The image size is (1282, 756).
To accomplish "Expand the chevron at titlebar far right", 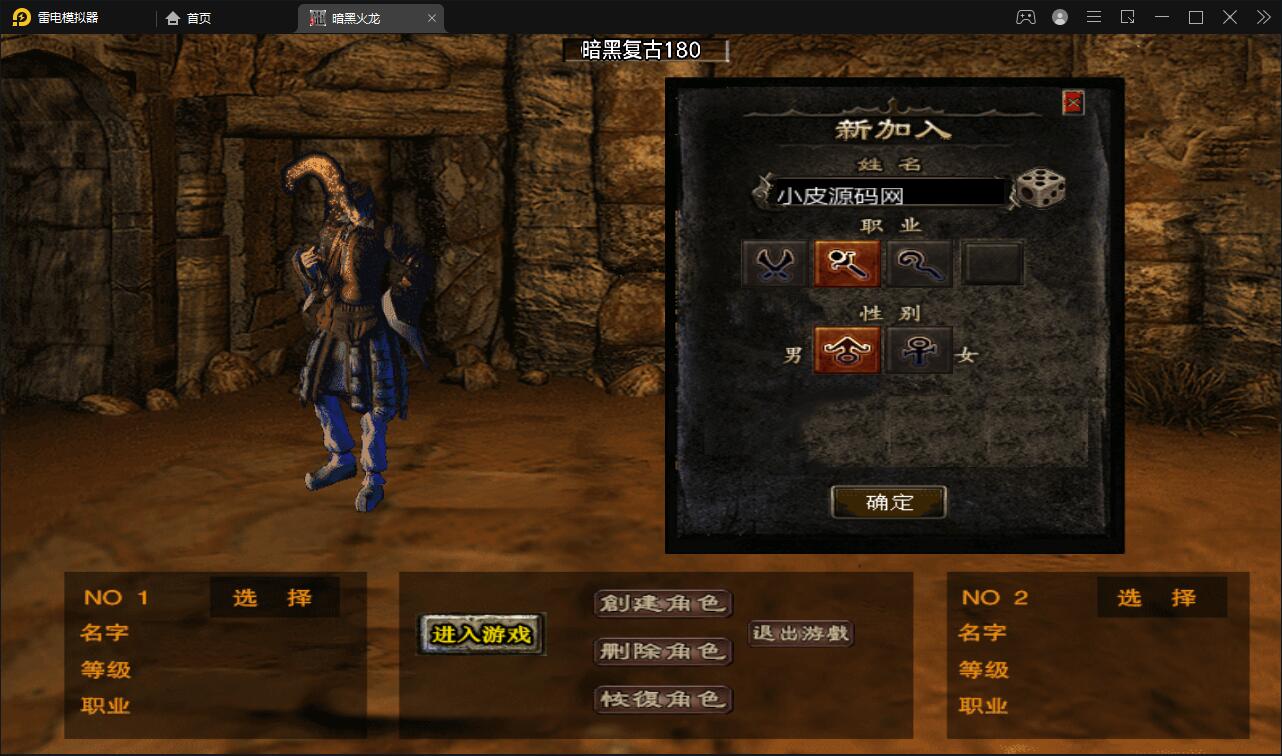I will click(1262, 17).
